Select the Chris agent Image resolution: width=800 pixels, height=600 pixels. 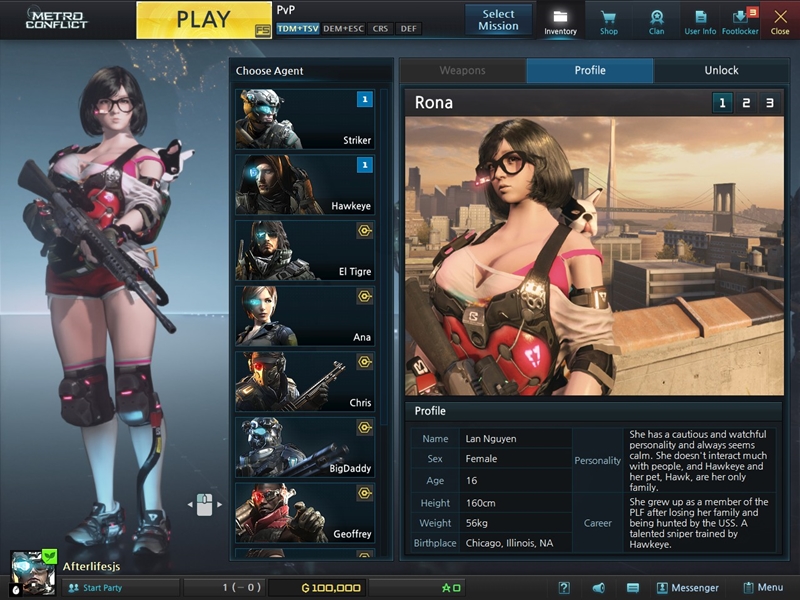click(304, 381)
